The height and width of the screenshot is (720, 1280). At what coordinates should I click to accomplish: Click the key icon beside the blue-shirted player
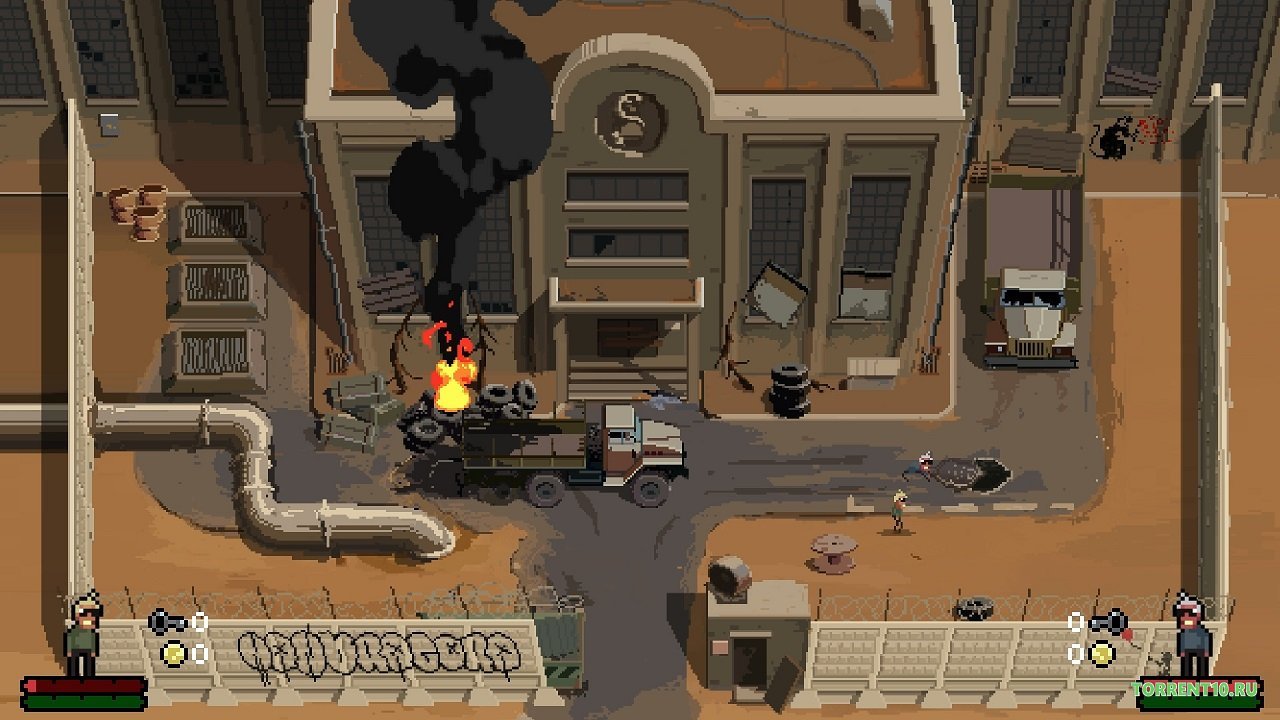tap(1109, 622)
